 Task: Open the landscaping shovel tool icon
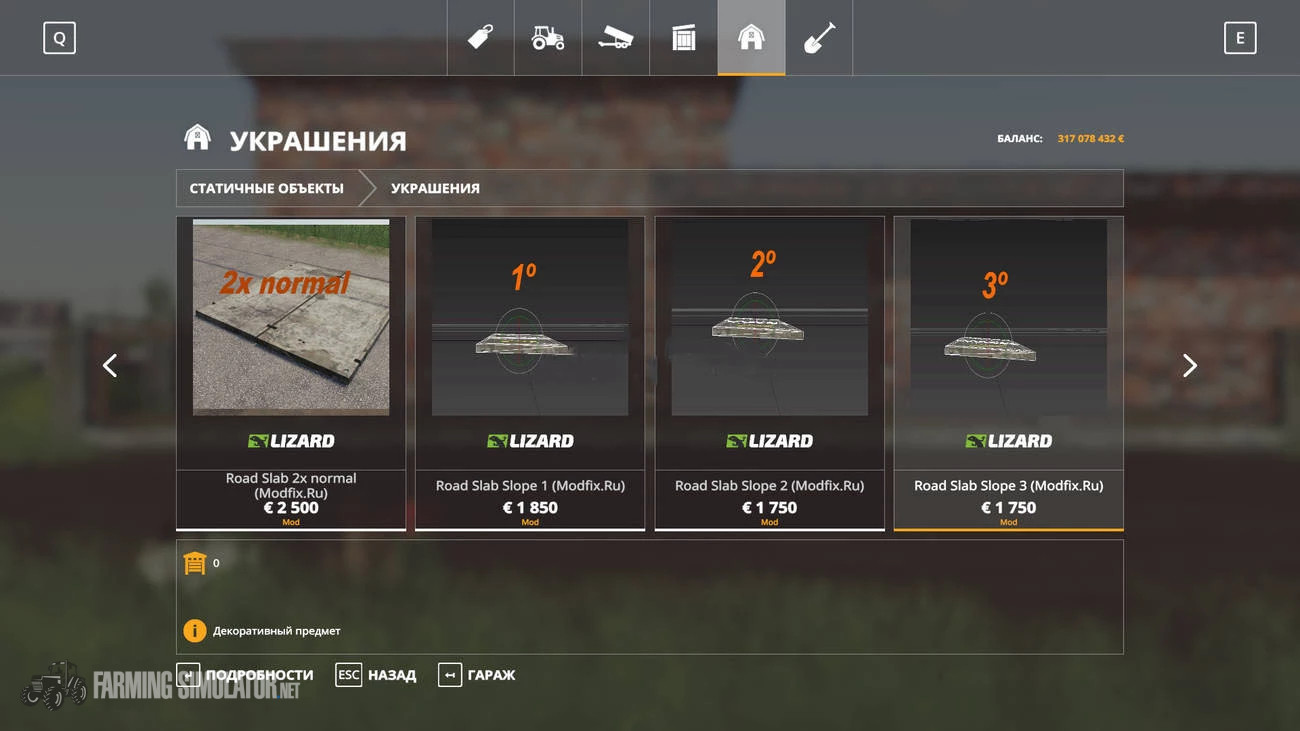coord(819,37)
